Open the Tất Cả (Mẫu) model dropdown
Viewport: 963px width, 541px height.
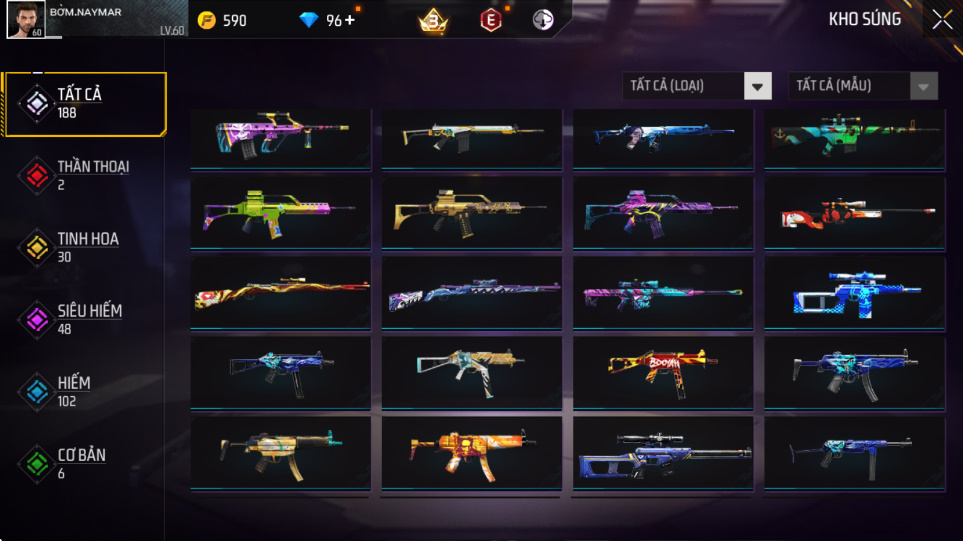point(863,86)
